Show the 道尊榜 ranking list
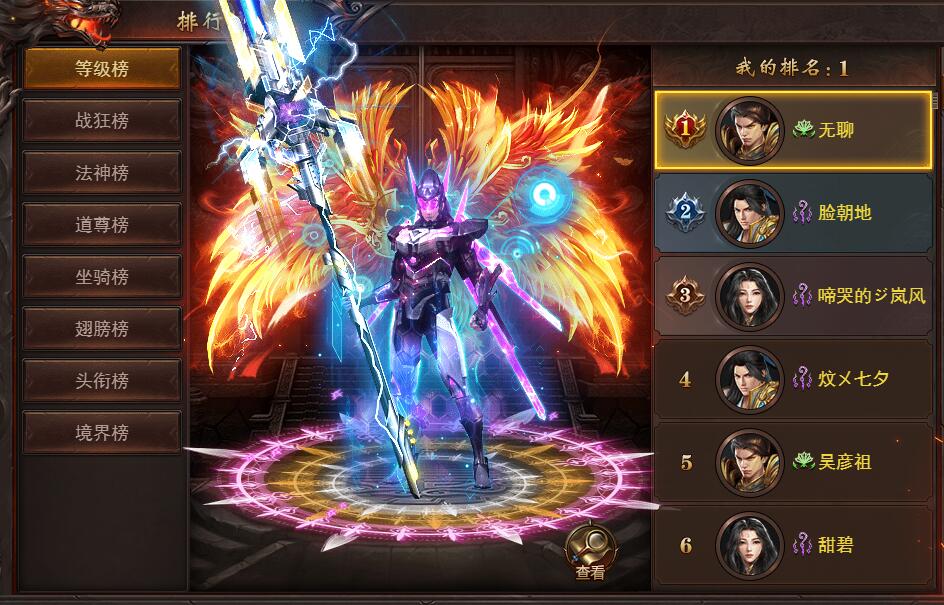The width and height of the screenshot is (944, 605). pos(102,225)
